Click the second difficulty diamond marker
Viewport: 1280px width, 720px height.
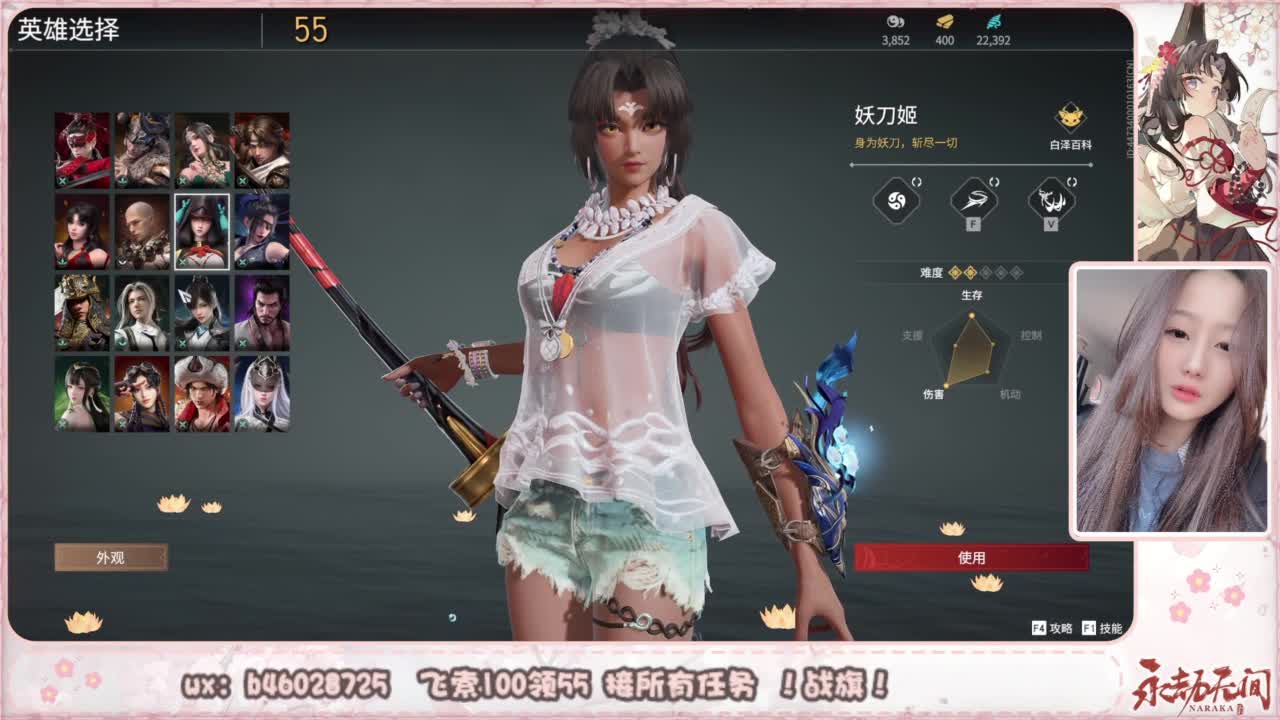969,272
